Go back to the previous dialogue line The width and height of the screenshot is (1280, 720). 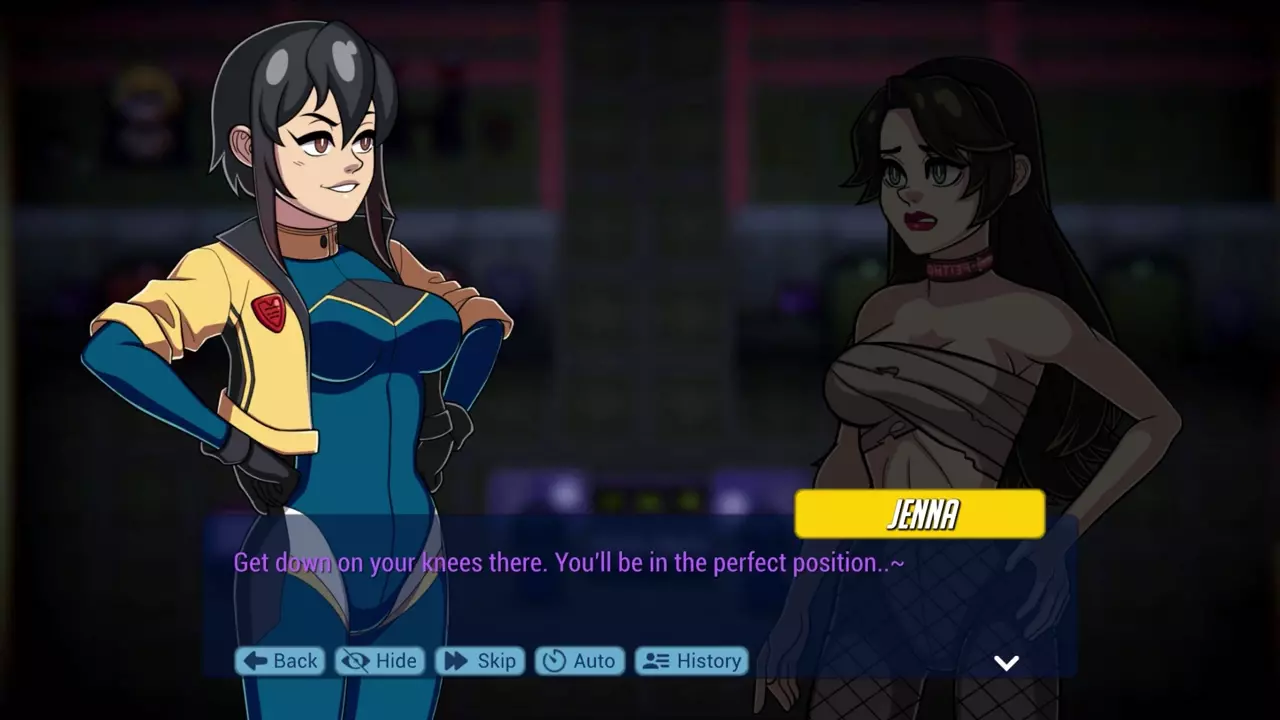click(x=280, y=661)
